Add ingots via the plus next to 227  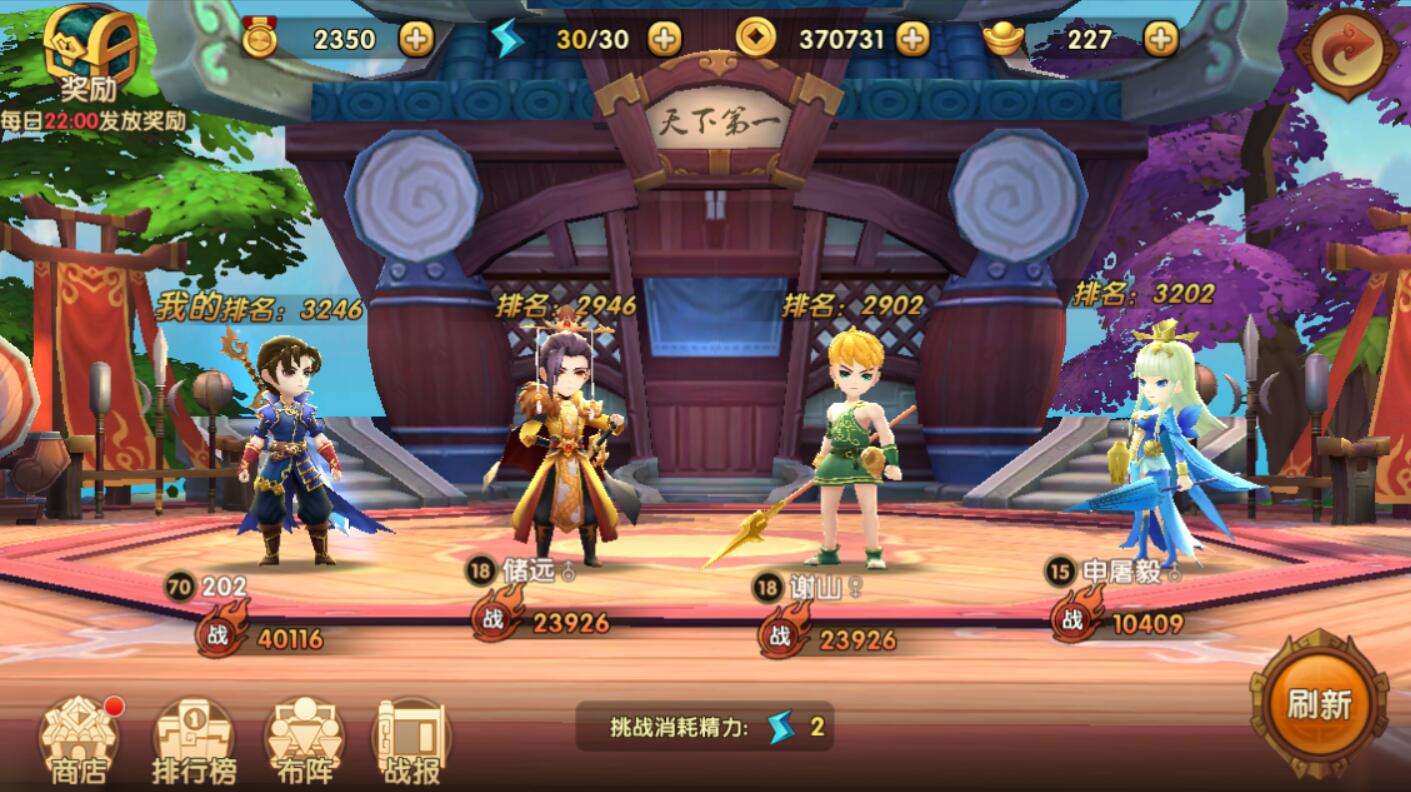[x=1158, y=40]
